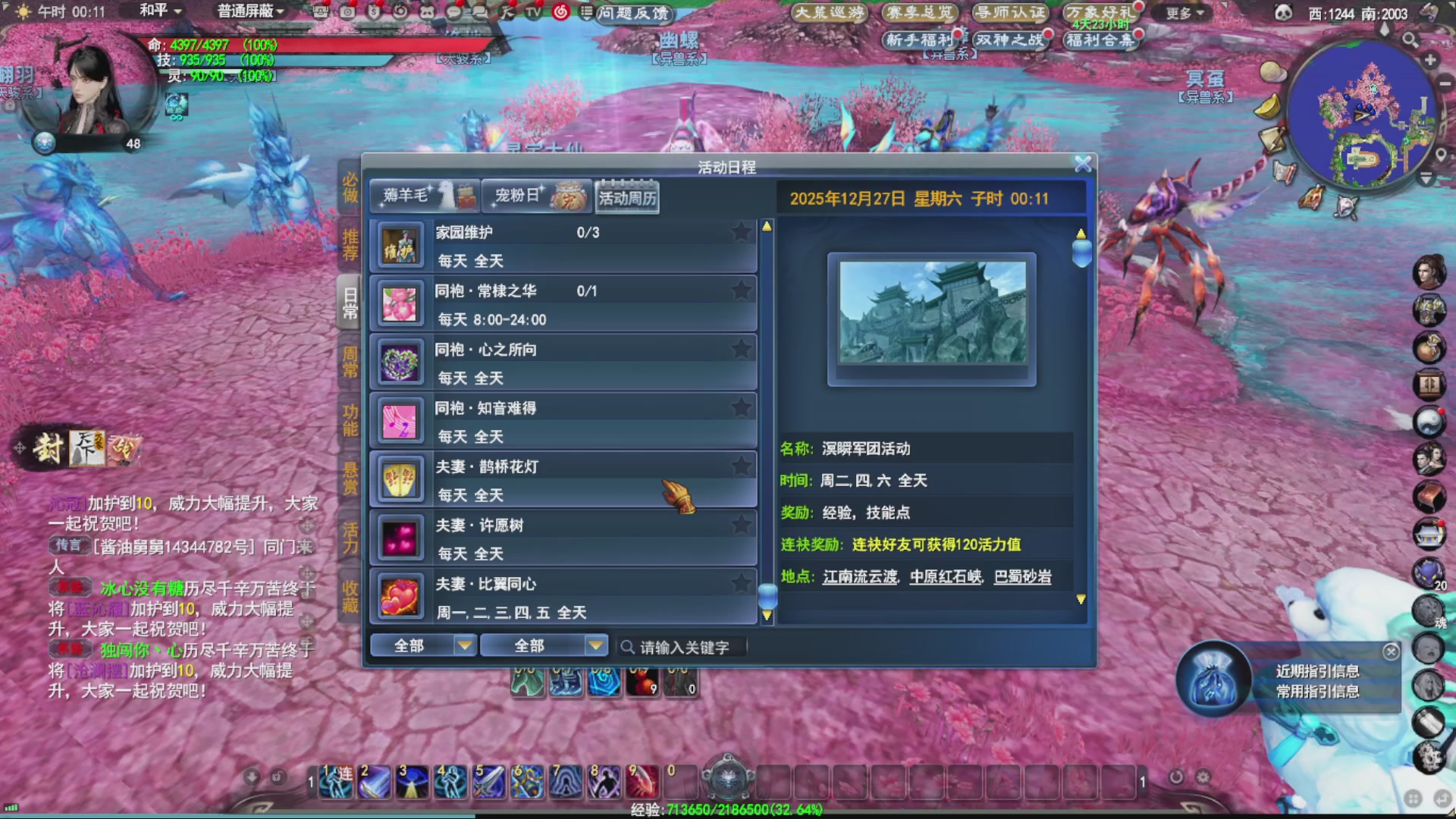1456x819 pixels.
Task: Toggle the favorite star for 同袍·心之所向
Action: pyautogui.click(x=739, y=349)
